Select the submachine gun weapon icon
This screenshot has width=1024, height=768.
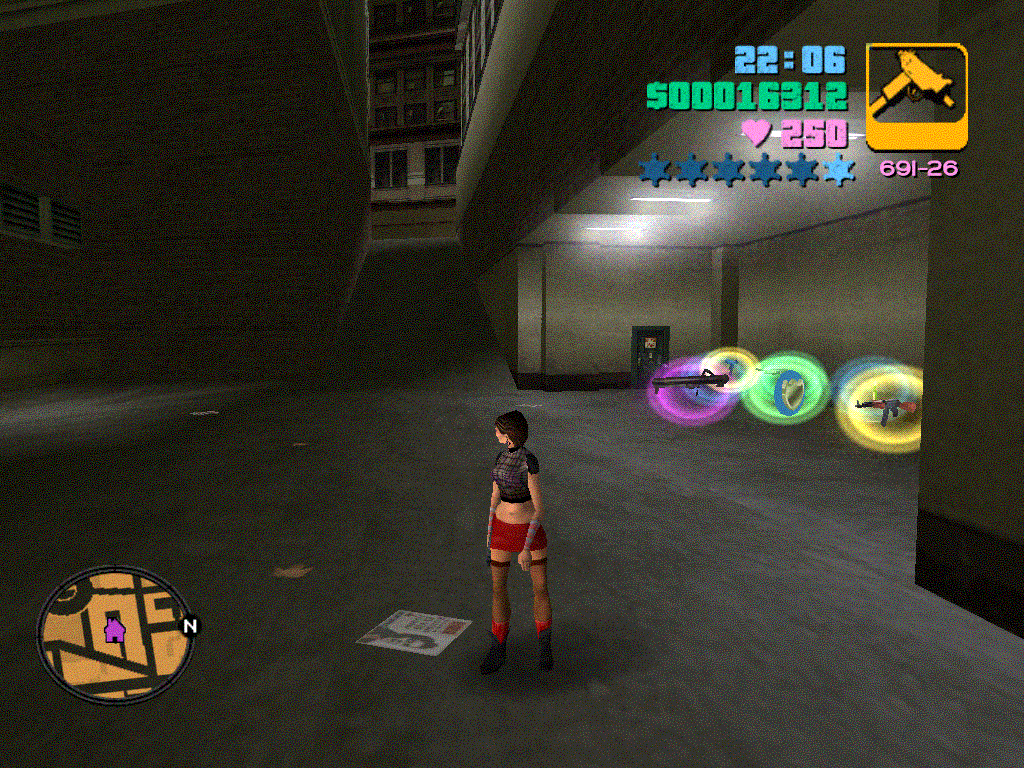click(916, 96)
